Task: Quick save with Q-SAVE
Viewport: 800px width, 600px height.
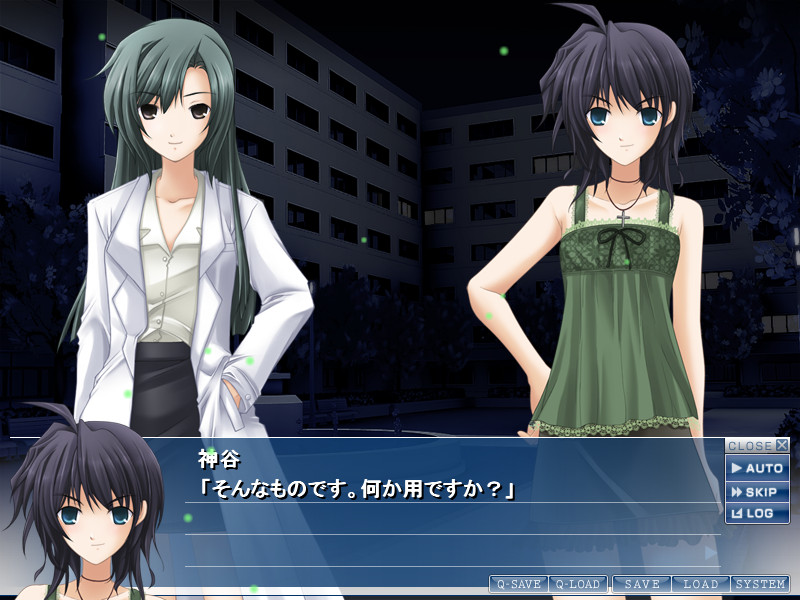Action: 518,584
